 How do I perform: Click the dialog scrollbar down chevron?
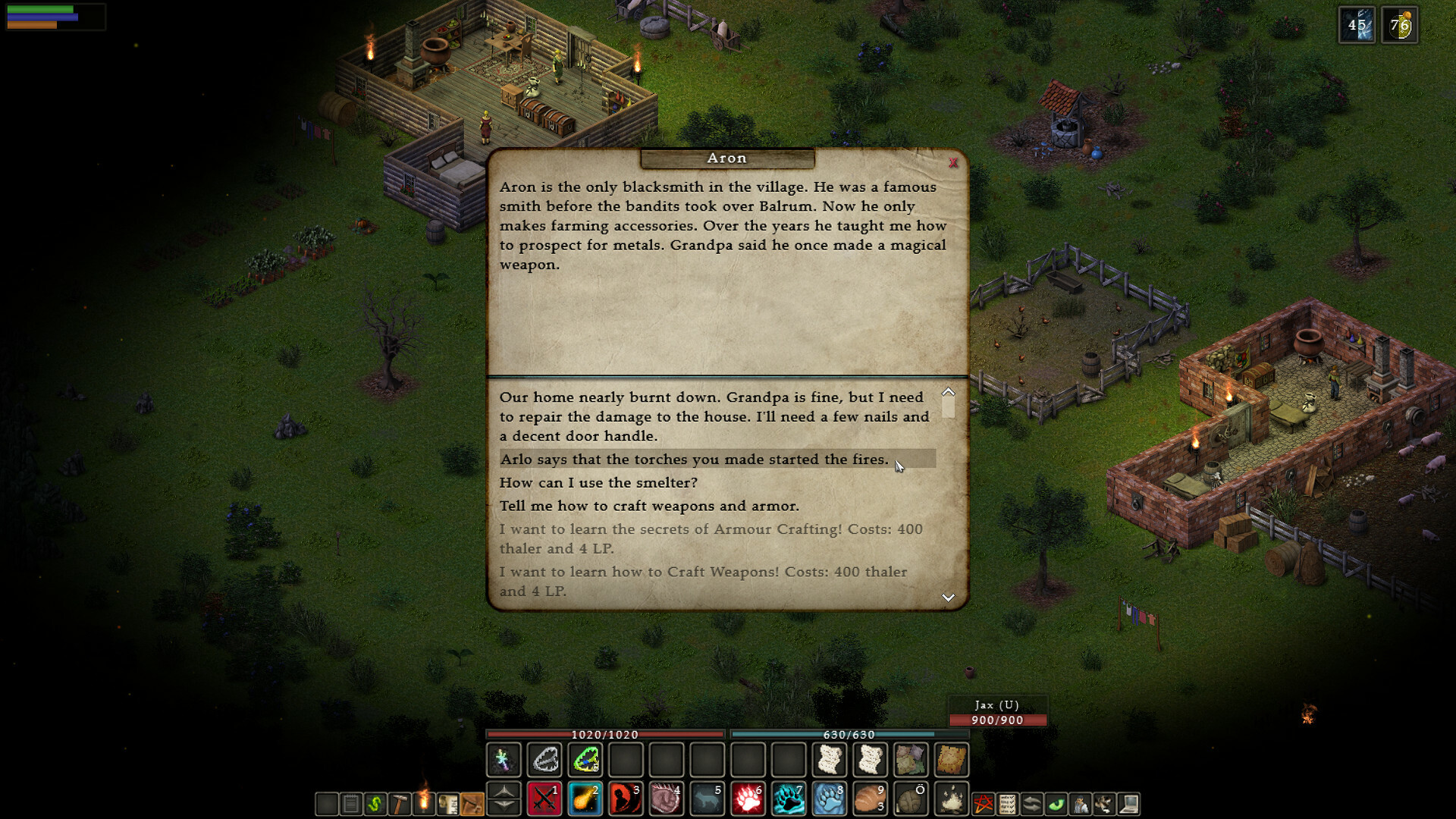(x=947, y=598)
